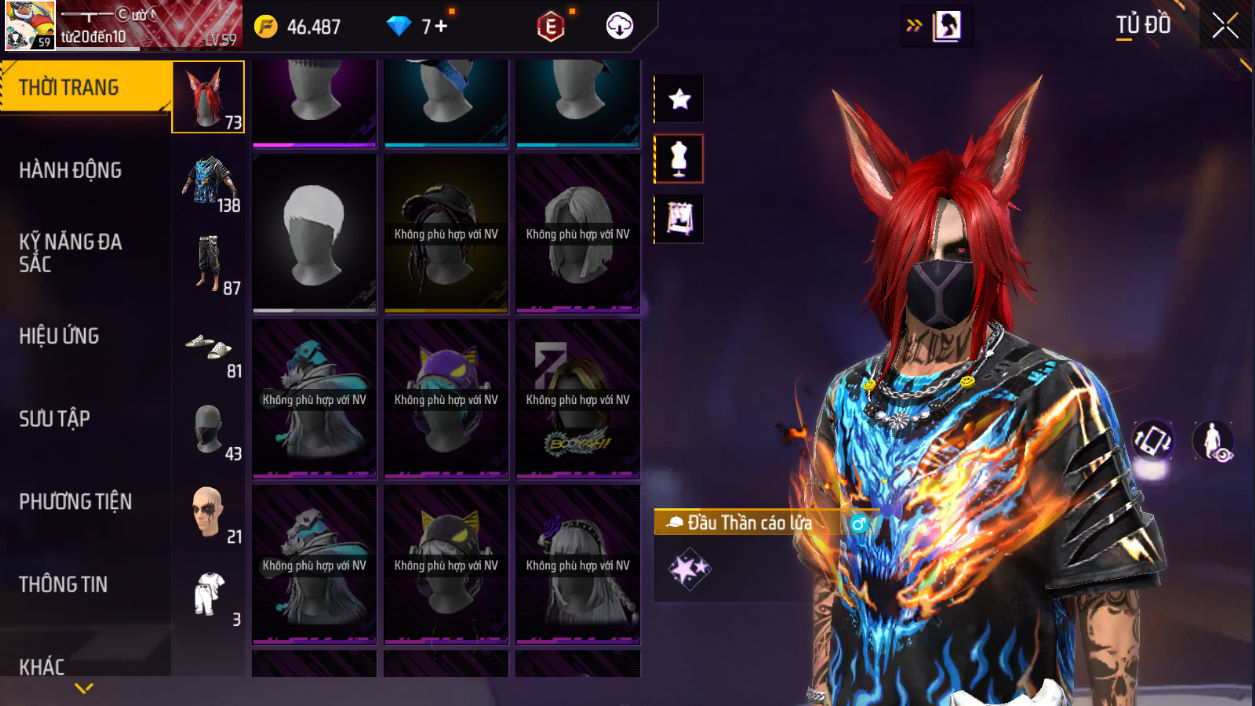The image size is (1255, 706).
Task: Open the diamond top-up plus button
Action: click(x=441, y=27)
